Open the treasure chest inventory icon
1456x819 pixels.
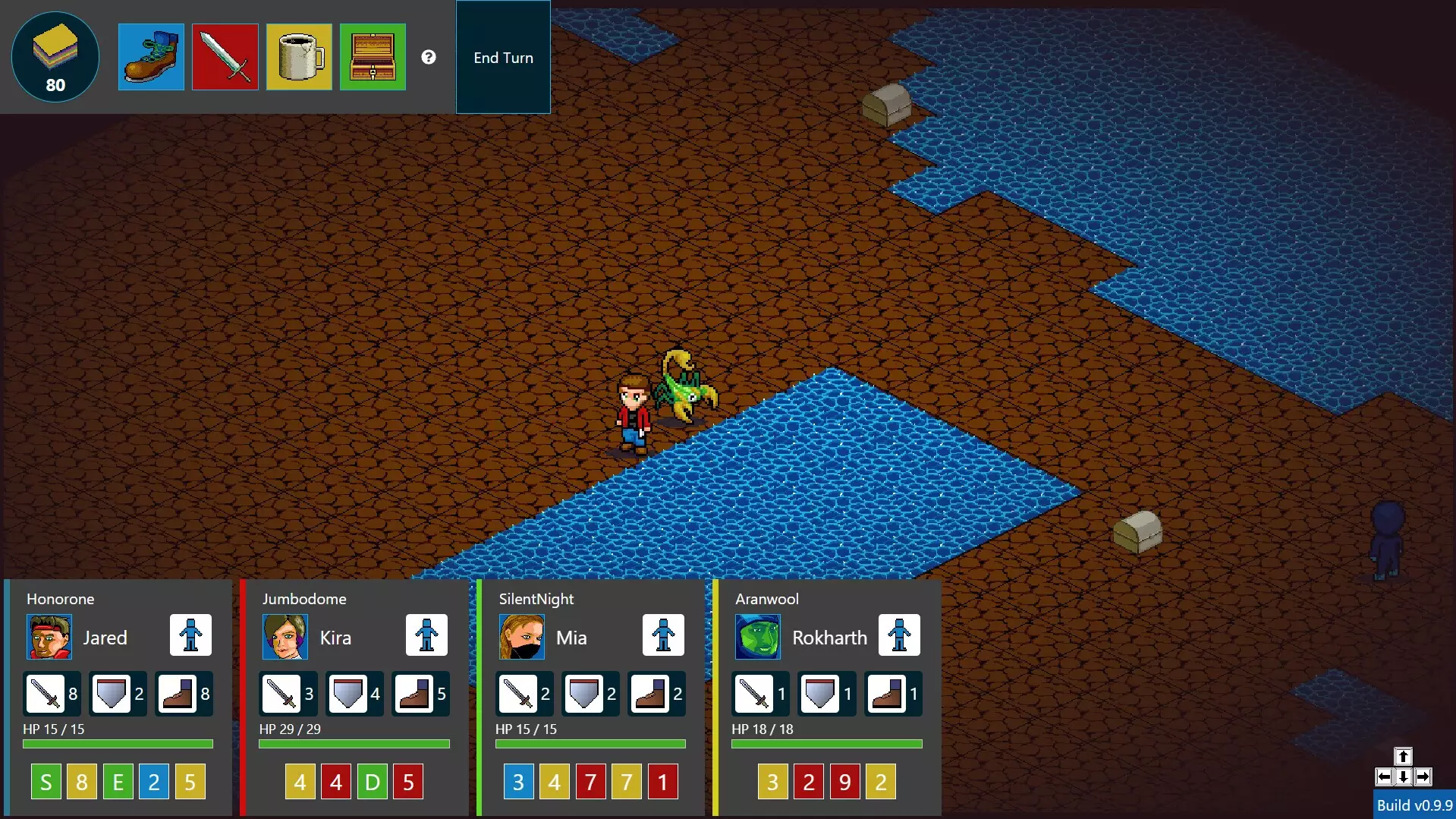pyautogui.click(x=373, y=57)
